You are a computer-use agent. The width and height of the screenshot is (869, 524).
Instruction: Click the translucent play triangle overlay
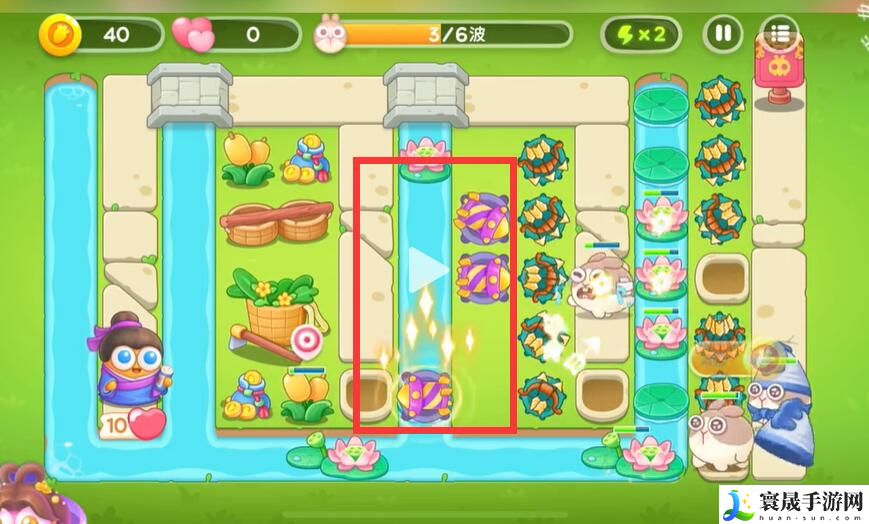pos(428,268)
